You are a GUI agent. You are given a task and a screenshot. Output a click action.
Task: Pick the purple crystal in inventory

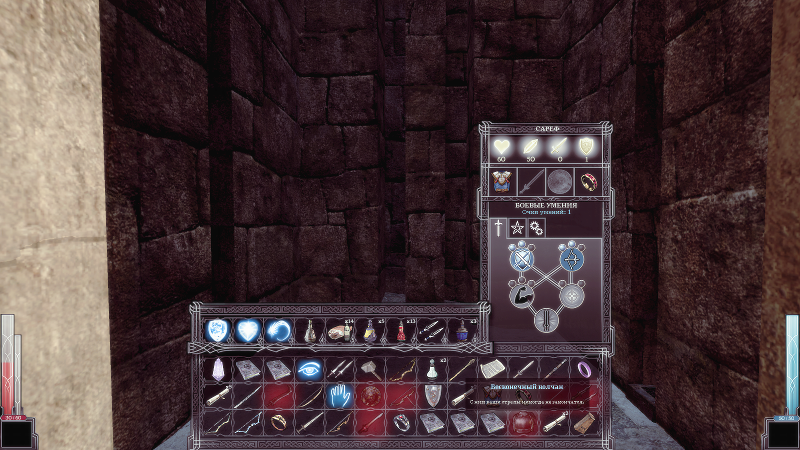point(218,369)
